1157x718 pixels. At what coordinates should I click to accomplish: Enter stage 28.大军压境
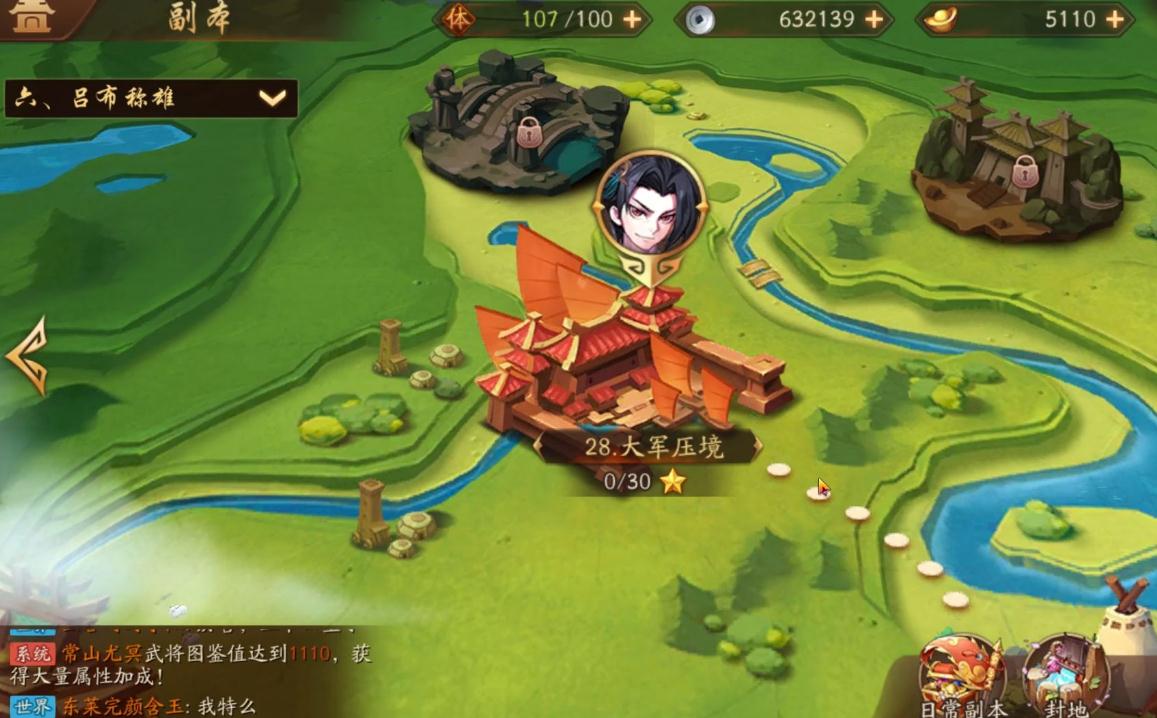tap(632, 370)
